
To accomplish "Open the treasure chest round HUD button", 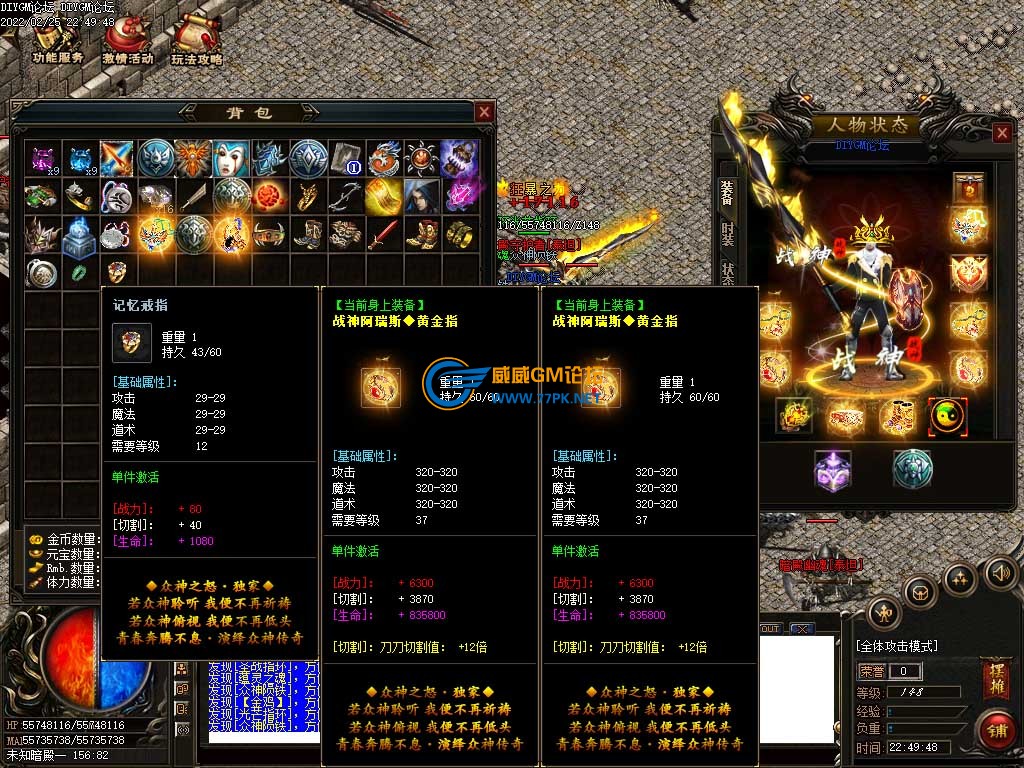I will pos(919,592).
